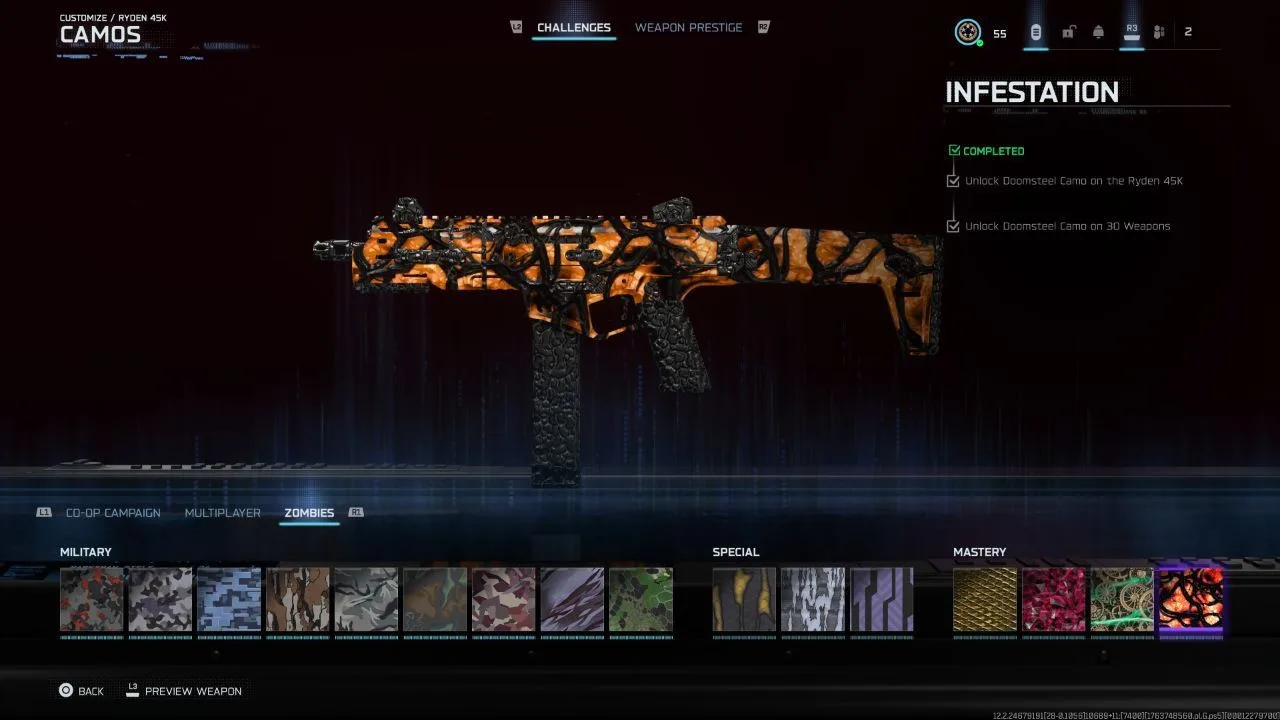This screenshot has height=720, width=1280.
Task: Select the Co-op Campaign camo category
Action: point(113,513)
